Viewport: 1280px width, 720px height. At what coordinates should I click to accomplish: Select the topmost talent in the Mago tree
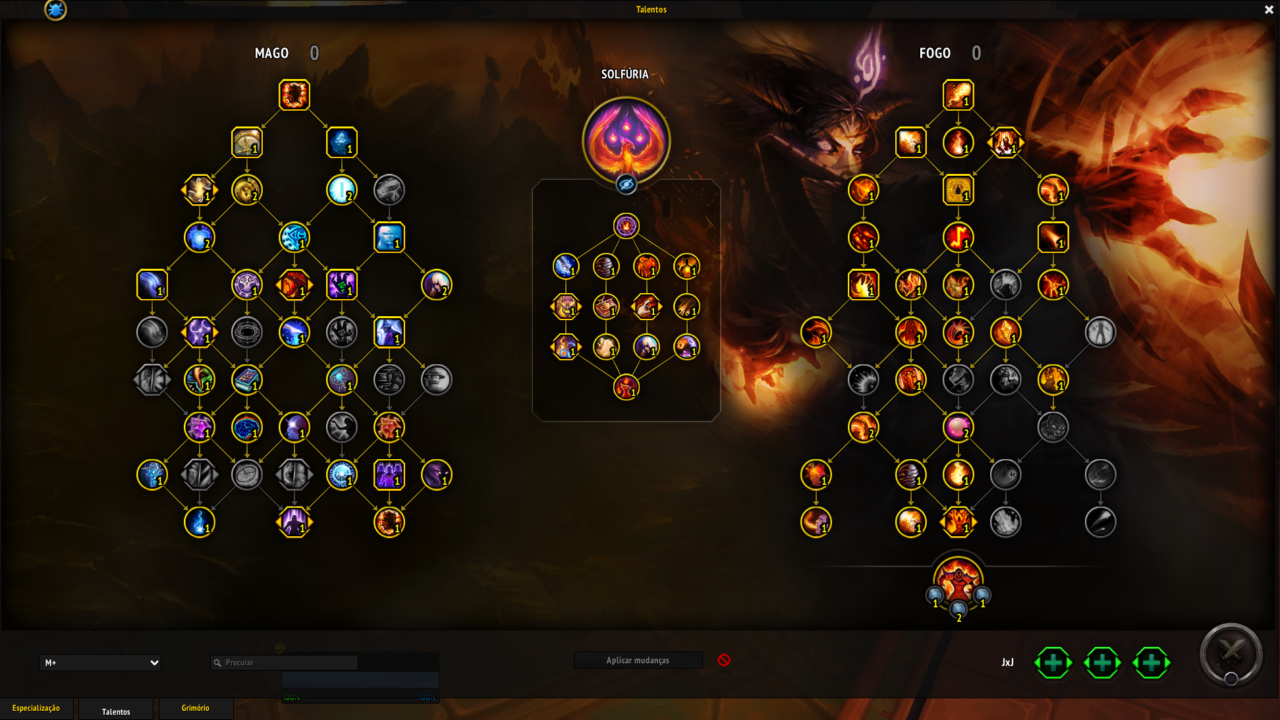pyautogui.click(x=294, y=95)
